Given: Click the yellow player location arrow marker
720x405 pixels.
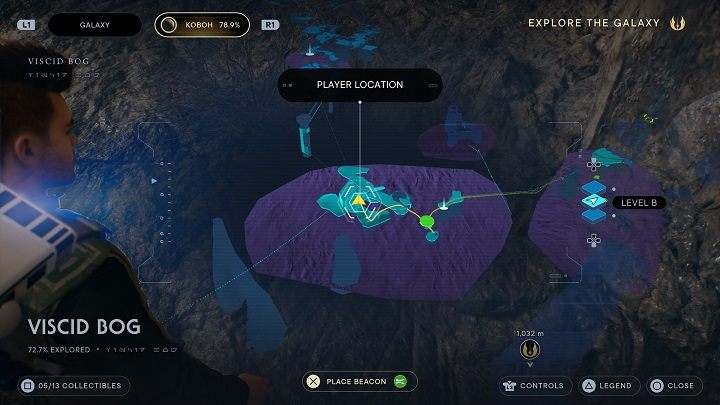Looking at the screenshot, I should pos(358,200).
